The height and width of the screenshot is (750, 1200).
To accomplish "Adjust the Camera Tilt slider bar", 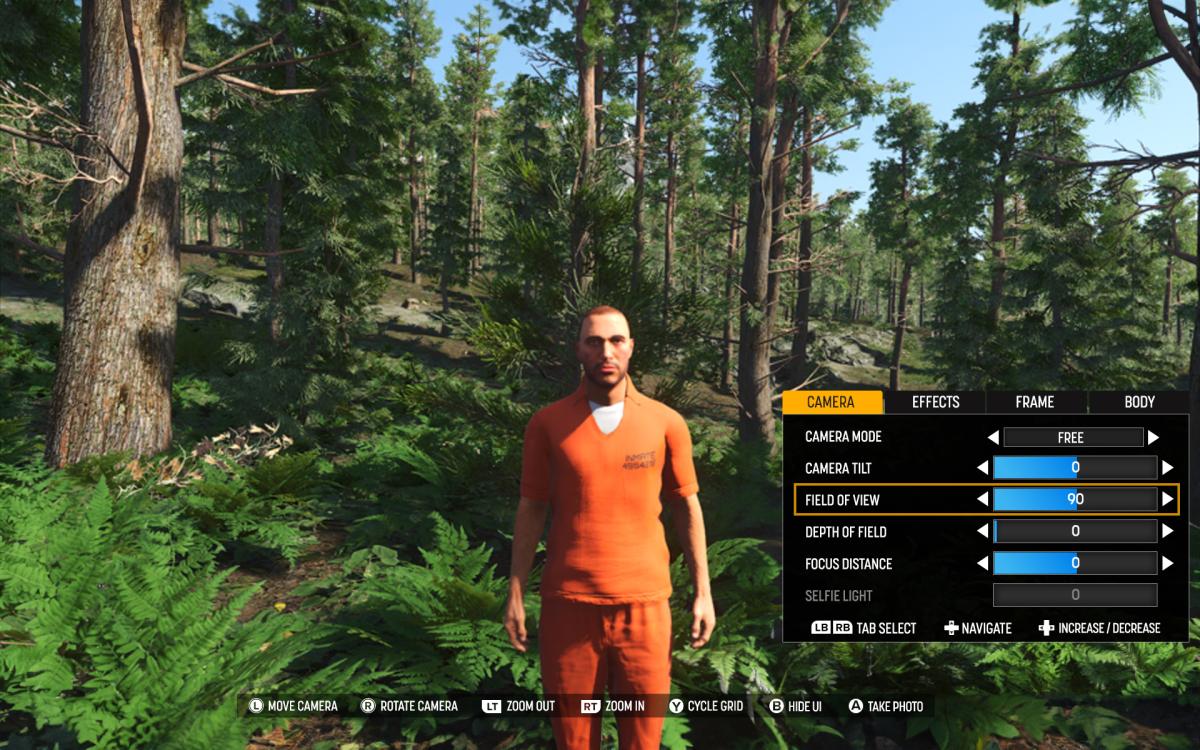I will (x=1075, y=467).
